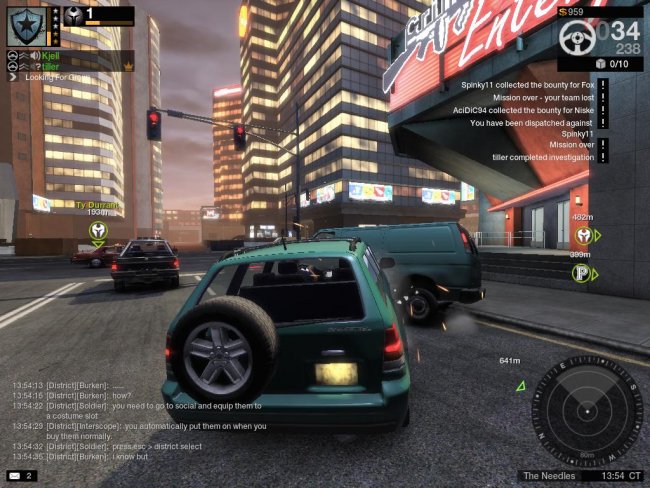
Task: Click the parking marker icon
Action: click(x=580, y=272)
